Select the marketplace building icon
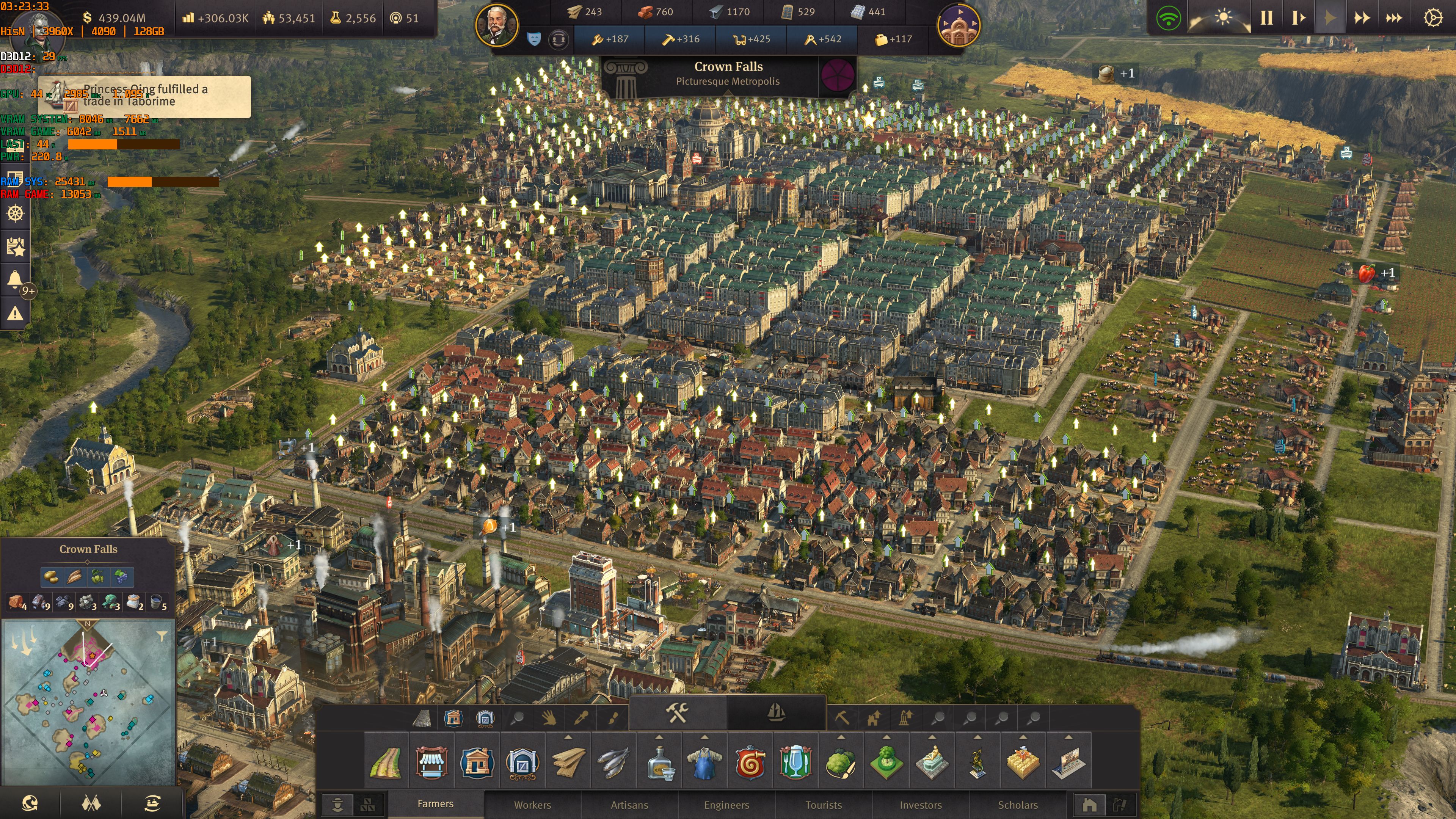The image size is (1456, 819). pos(432,762)
